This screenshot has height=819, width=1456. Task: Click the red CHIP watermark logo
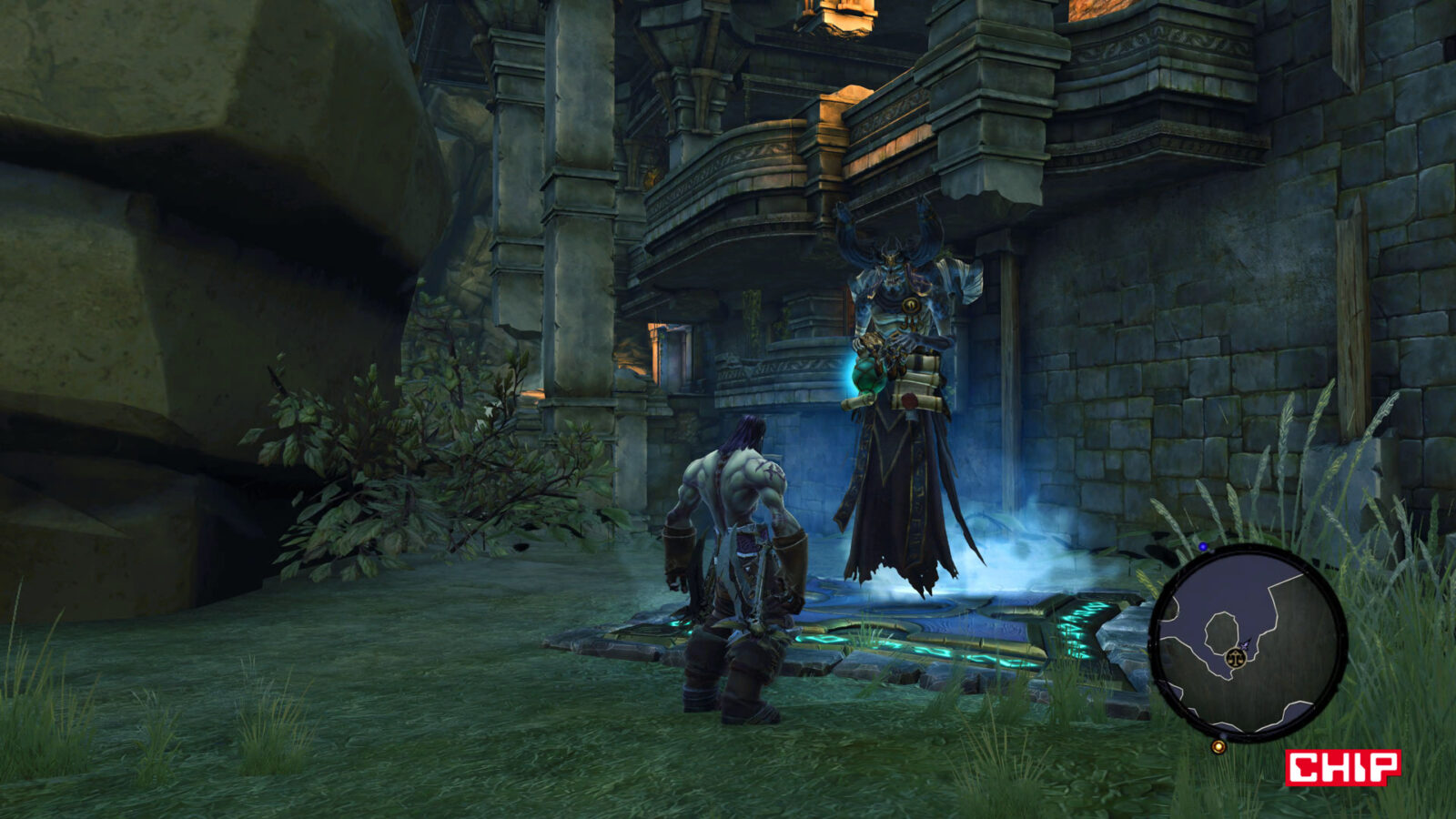coord(1342,767)
